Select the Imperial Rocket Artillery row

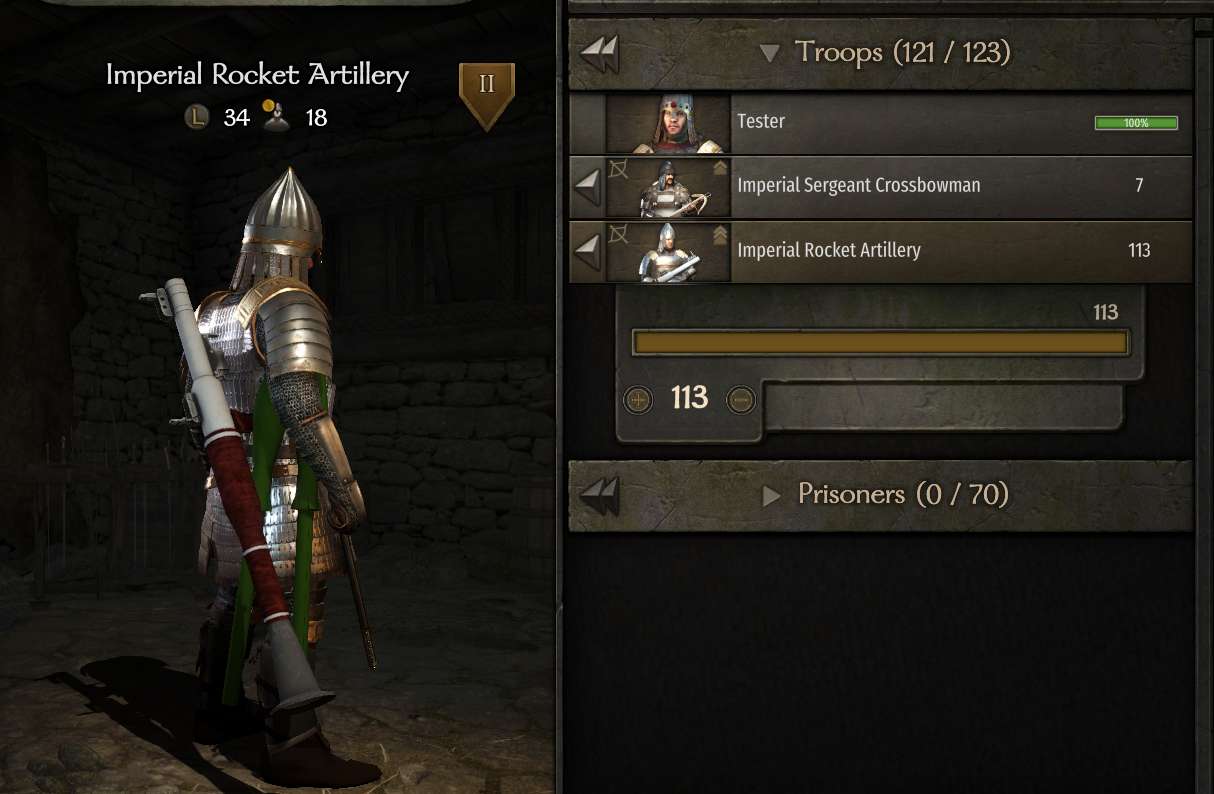point(900,251)
